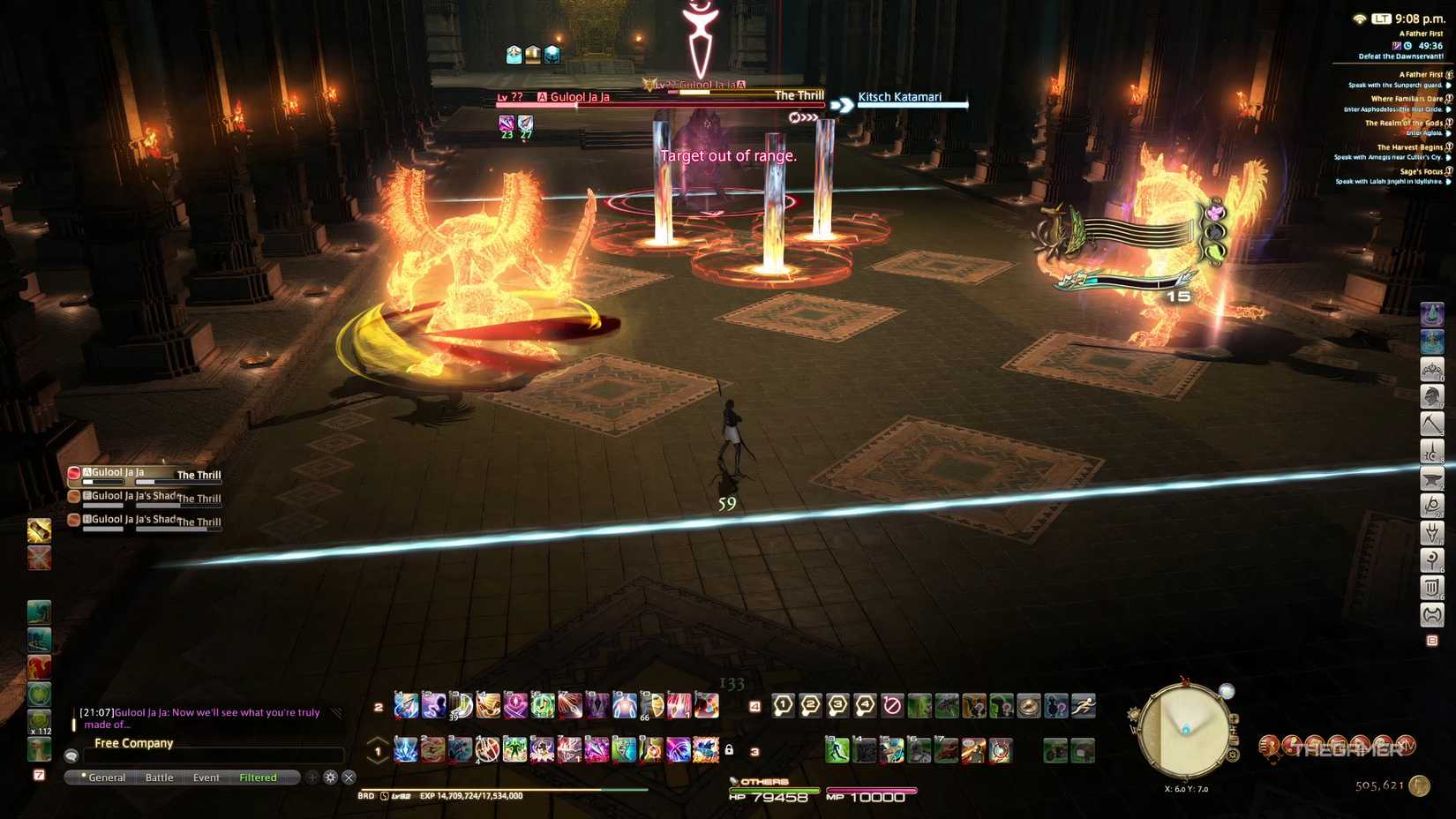
Task: Click the waymark 1 hexagon icon
Action: pos(782,706)
